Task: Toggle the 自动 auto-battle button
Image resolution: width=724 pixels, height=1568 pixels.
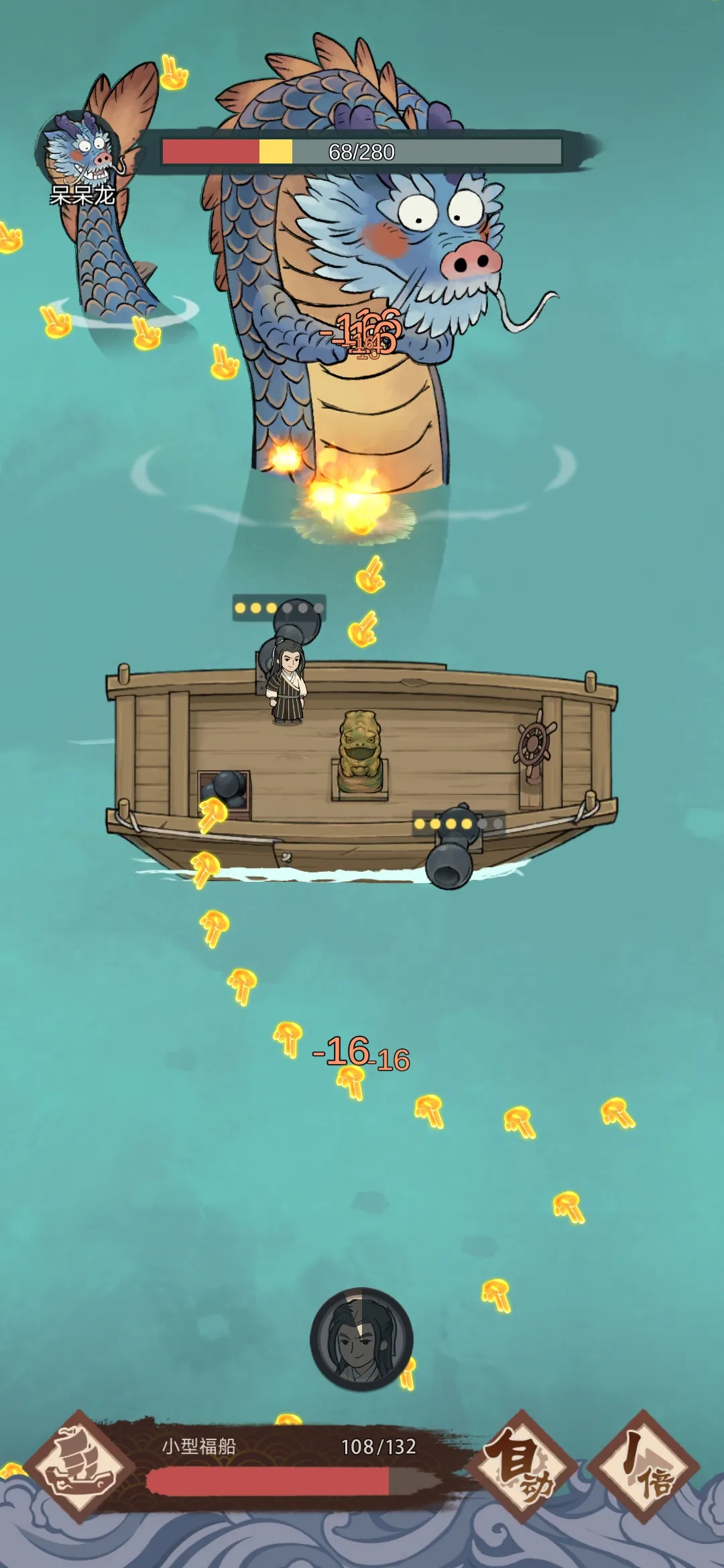Action: click(x=523, y=1465)
